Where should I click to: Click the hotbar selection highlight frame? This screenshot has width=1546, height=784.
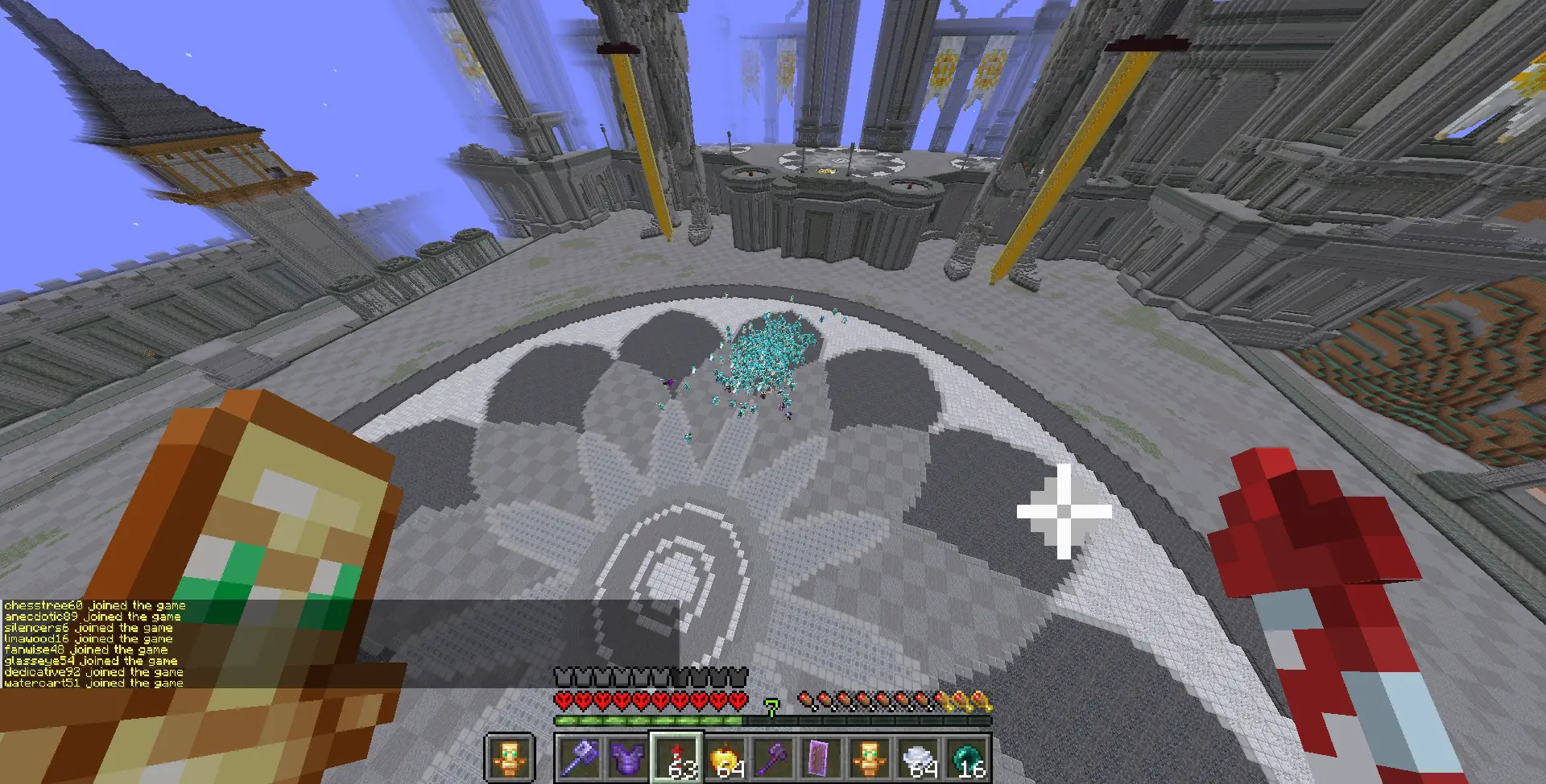[x=676, y=755]
